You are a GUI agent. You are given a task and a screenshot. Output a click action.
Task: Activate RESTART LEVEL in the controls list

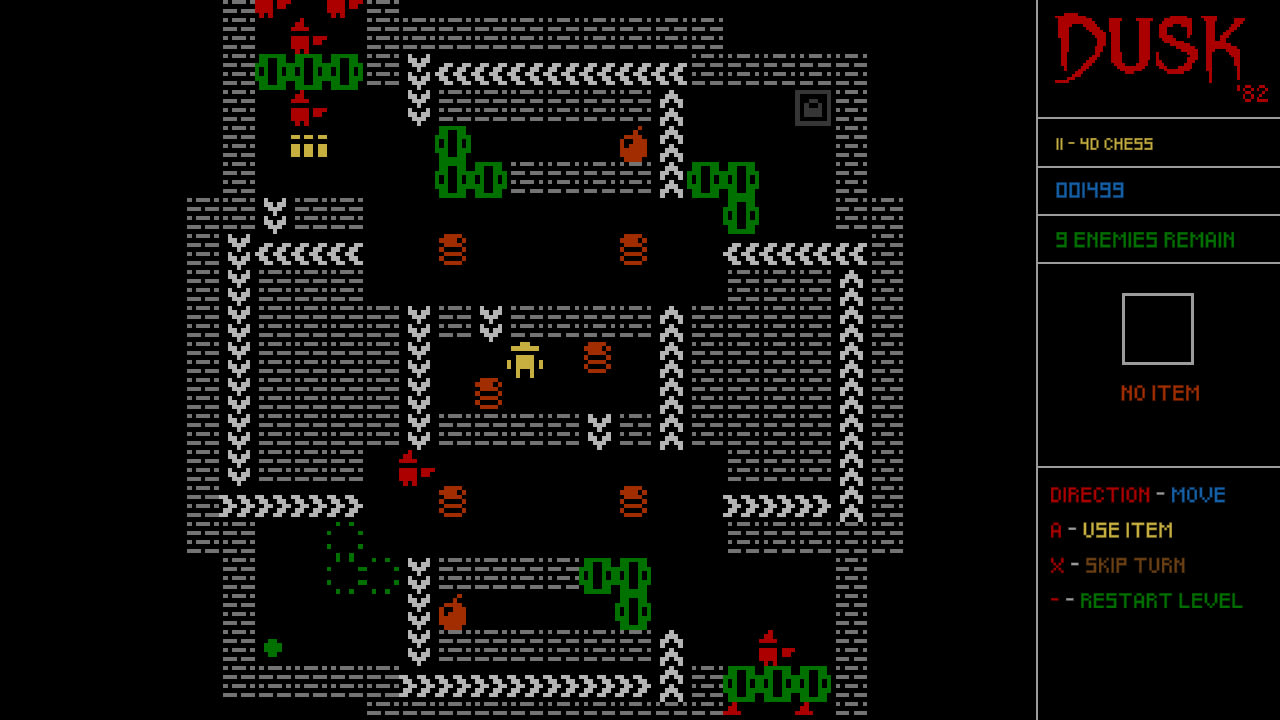[1160, 600]
